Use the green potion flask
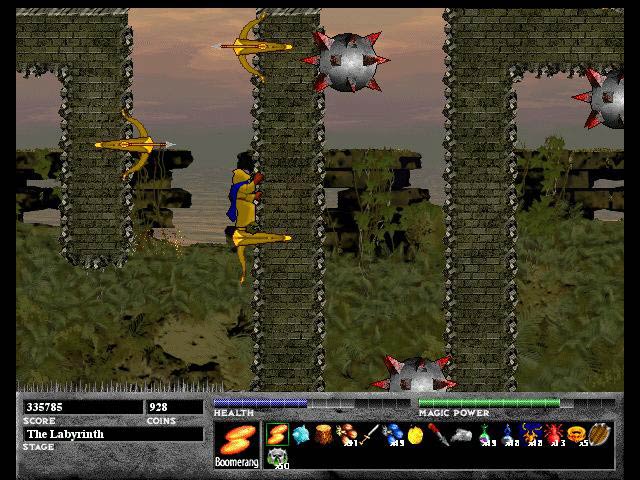 [x=484, y=435]
